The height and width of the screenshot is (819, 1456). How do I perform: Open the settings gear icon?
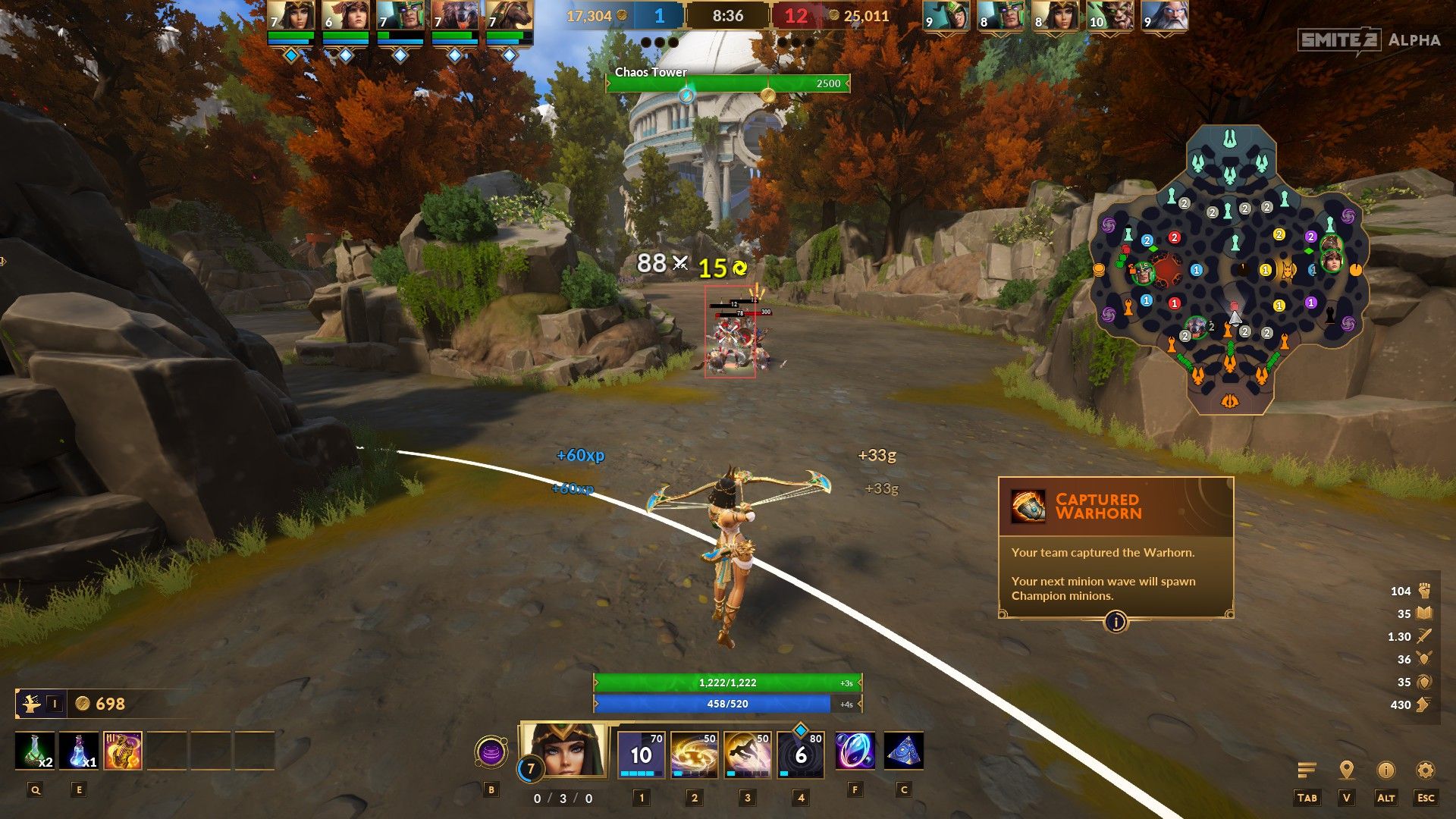pyautogui.click(x=1425, y=770)
